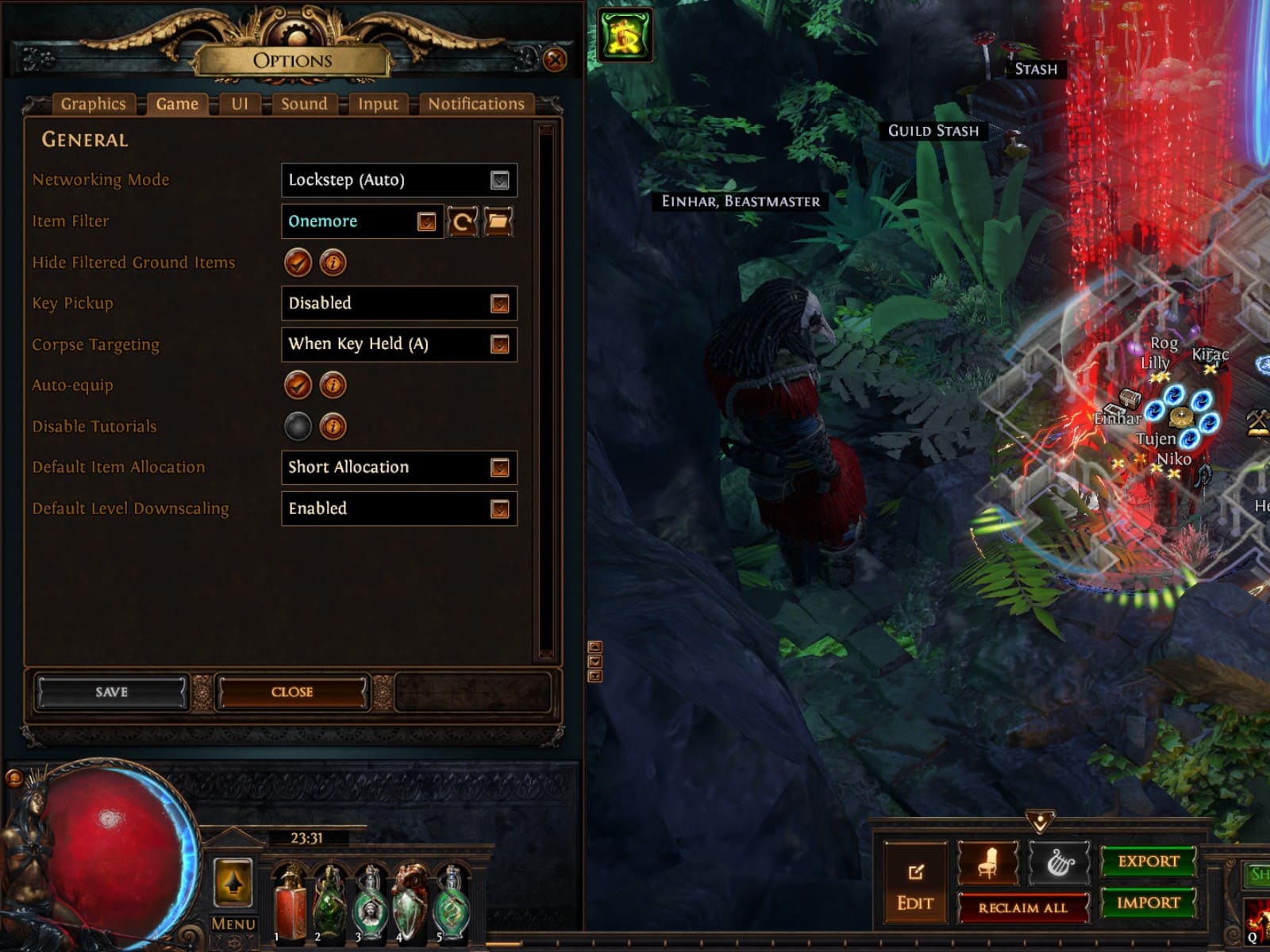Enable the Disable Tutorials checkbox
This screenshot has height=952, width=1270.
coord(298,427)
